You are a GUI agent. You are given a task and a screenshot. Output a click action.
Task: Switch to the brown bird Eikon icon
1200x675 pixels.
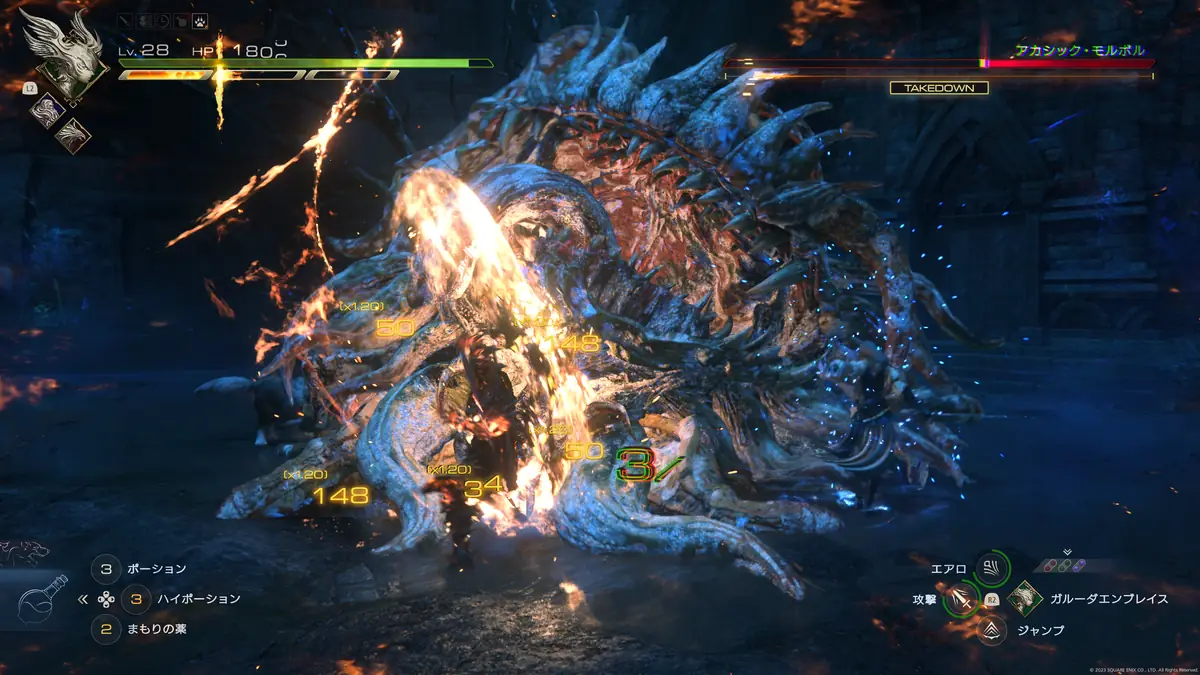click(x=73, y=133)
